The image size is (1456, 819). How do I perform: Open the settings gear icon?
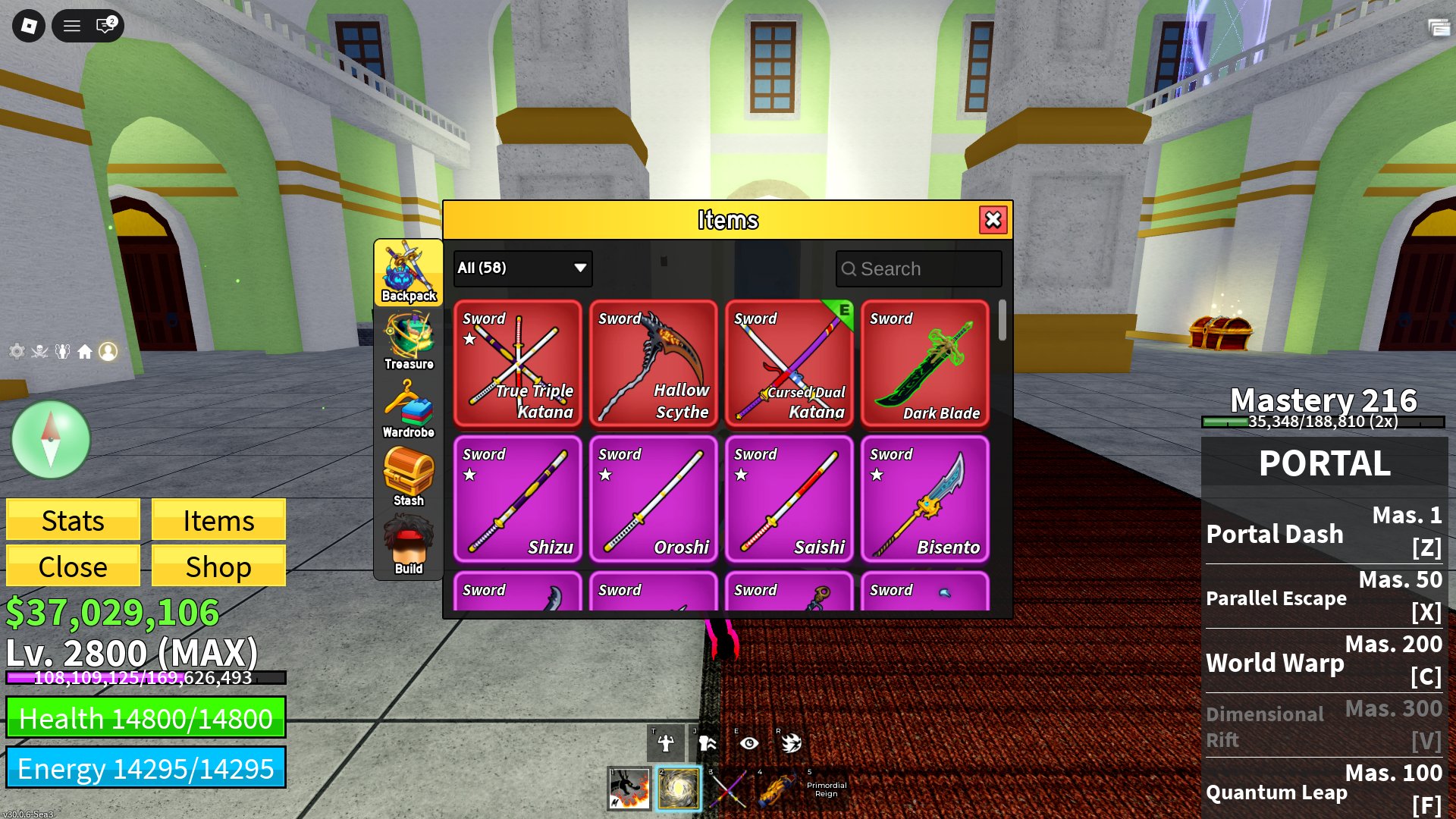coord(17,351)
